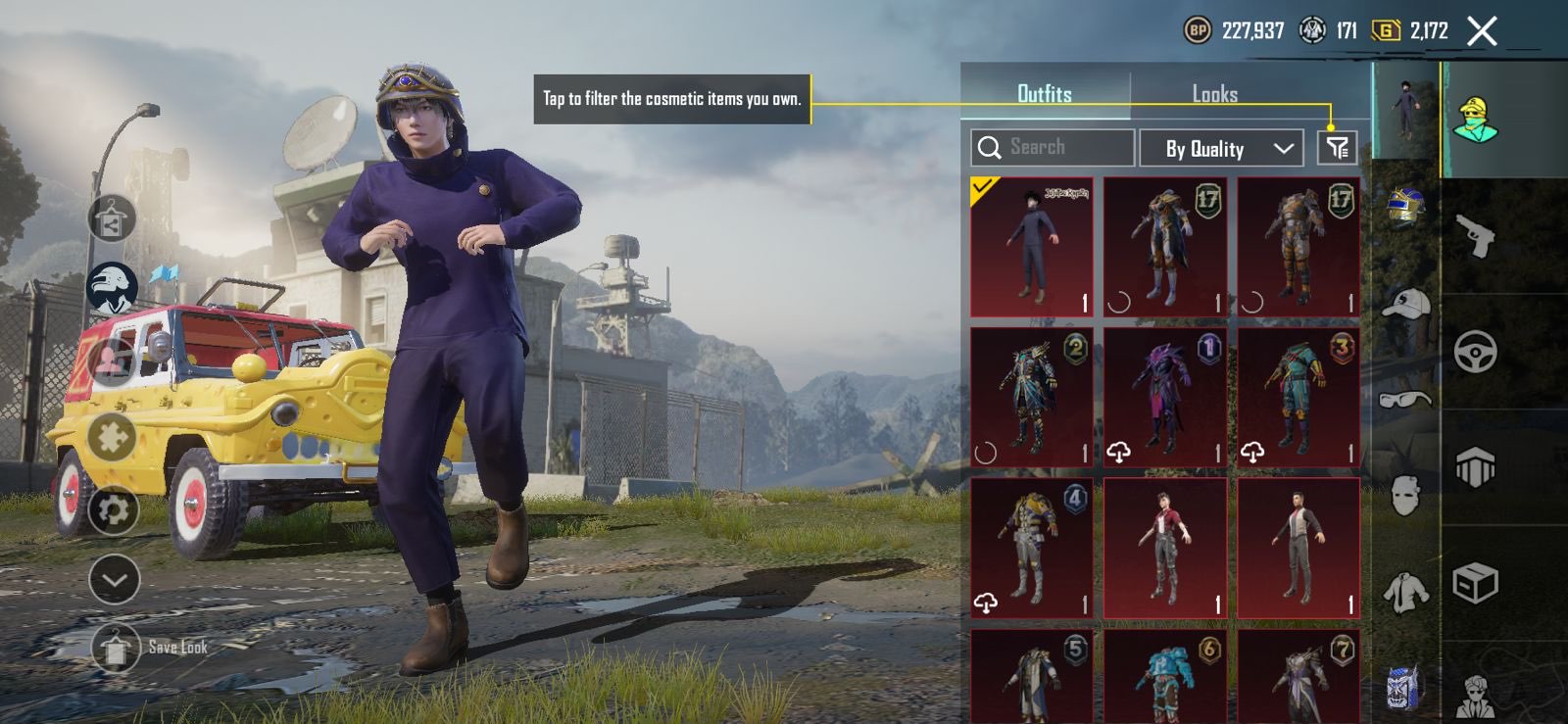Toggle the owned items filter button
1568x724 pixels.
coord(1337,148)
